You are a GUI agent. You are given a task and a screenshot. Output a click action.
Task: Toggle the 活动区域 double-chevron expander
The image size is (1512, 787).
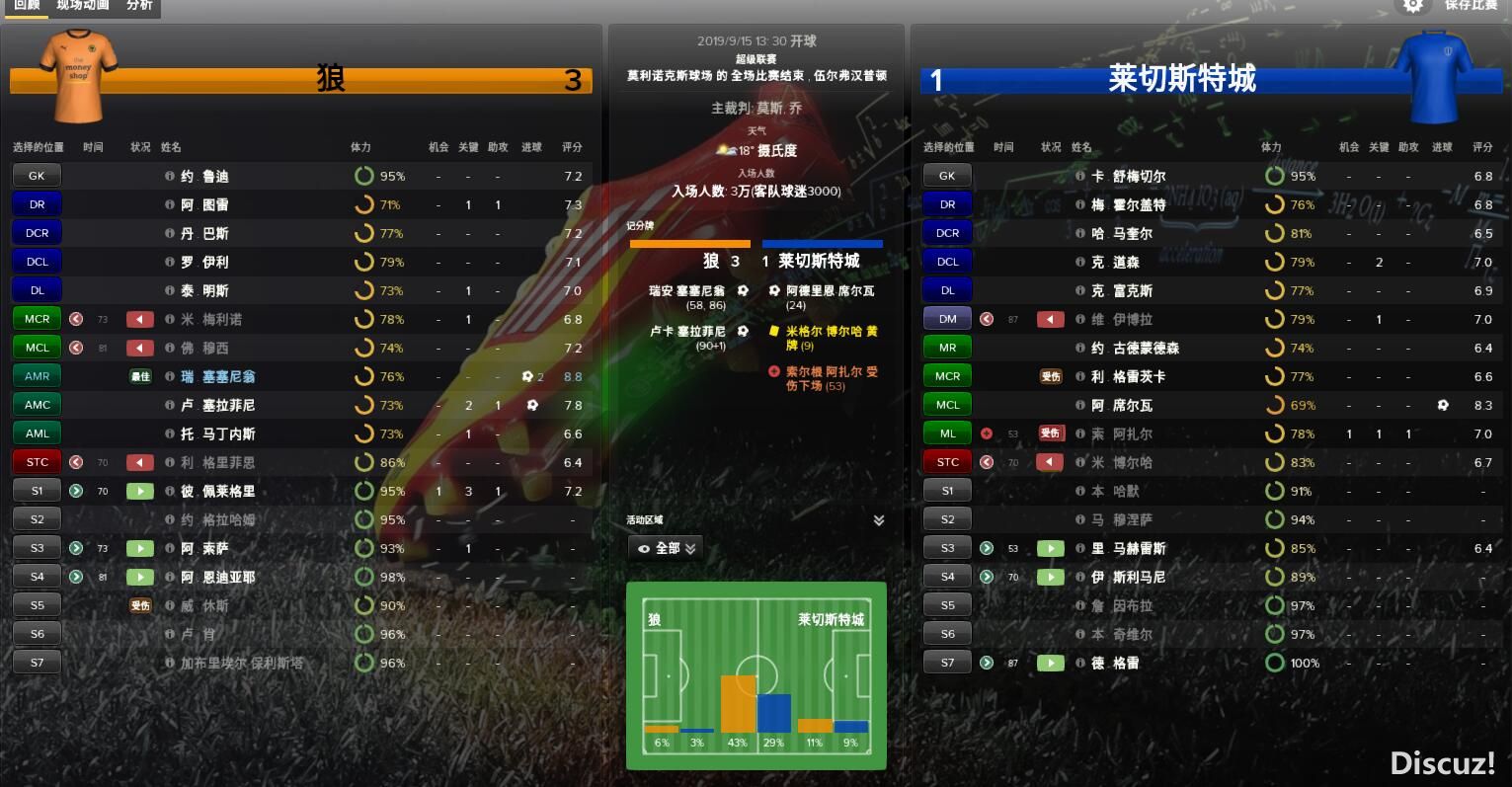[879, 520]
